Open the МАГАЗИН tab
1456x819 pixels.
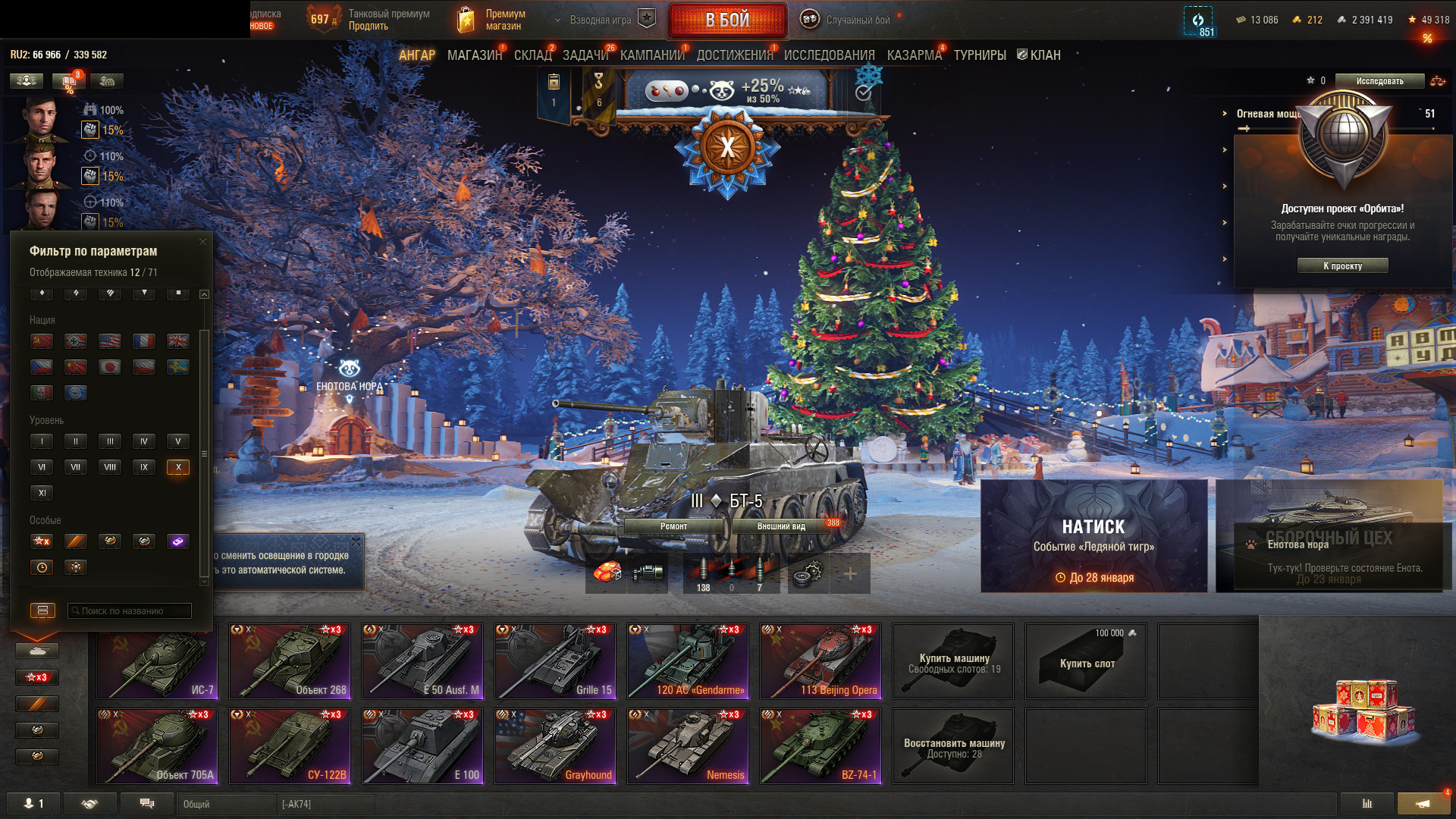click(x=474, y=55)
